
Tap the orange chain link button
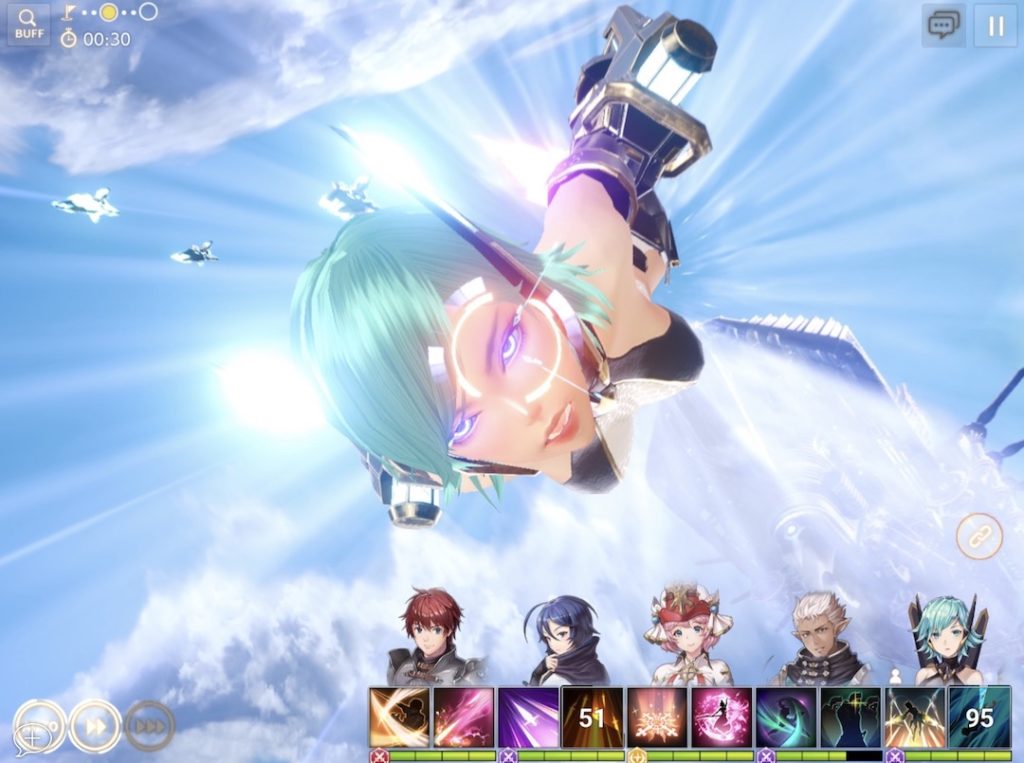(978, 536)
